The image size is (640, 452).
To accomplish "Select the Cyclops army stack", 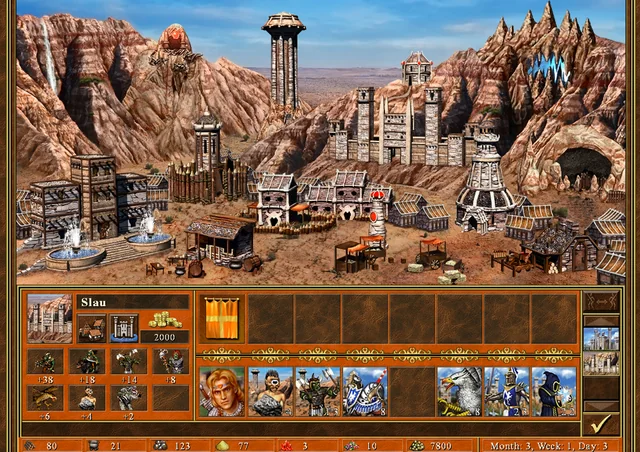I will [x=270, y=391].
